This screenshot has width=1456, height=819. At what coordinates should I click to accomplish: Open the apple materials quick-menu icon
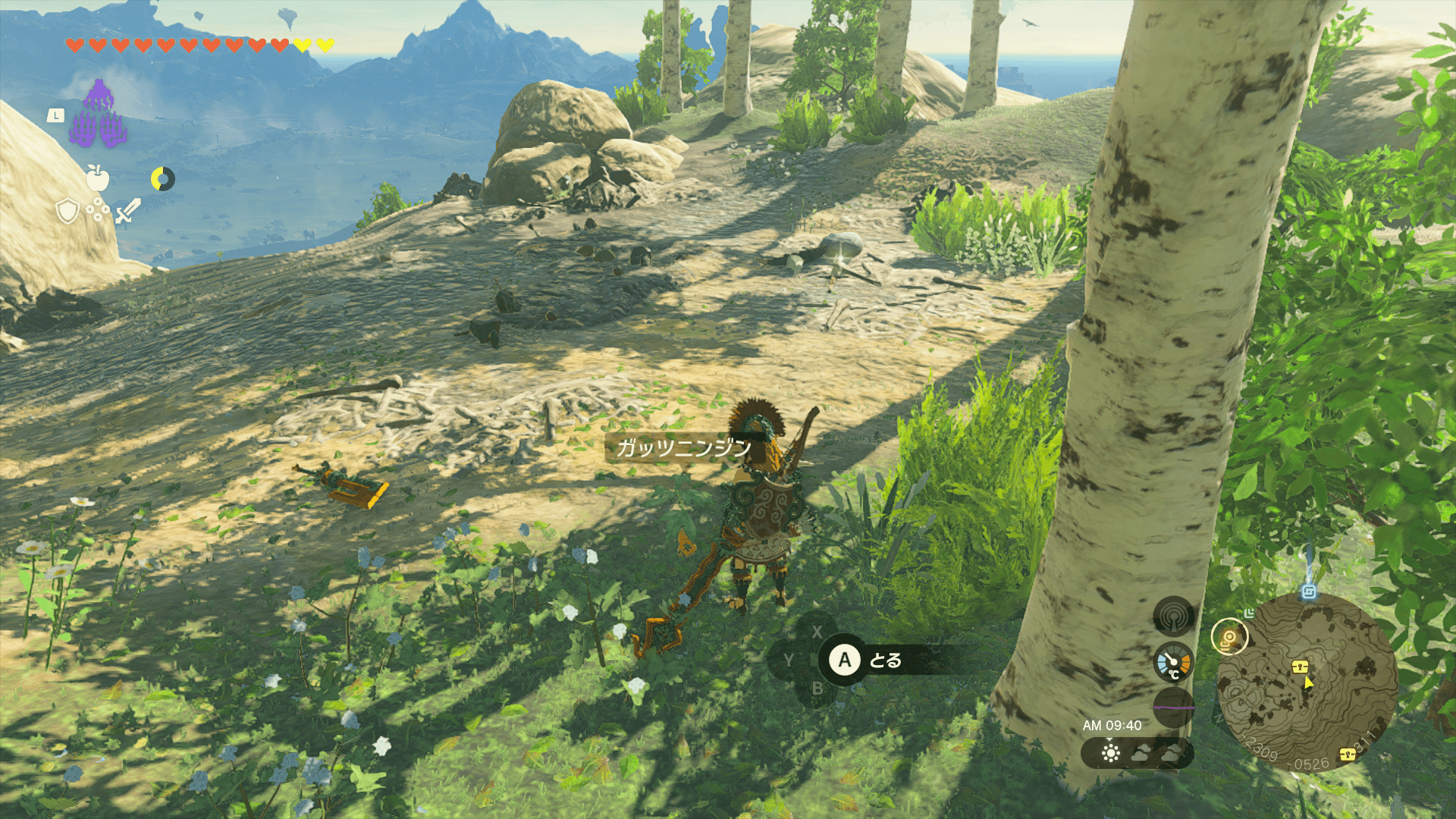[98, 178]
